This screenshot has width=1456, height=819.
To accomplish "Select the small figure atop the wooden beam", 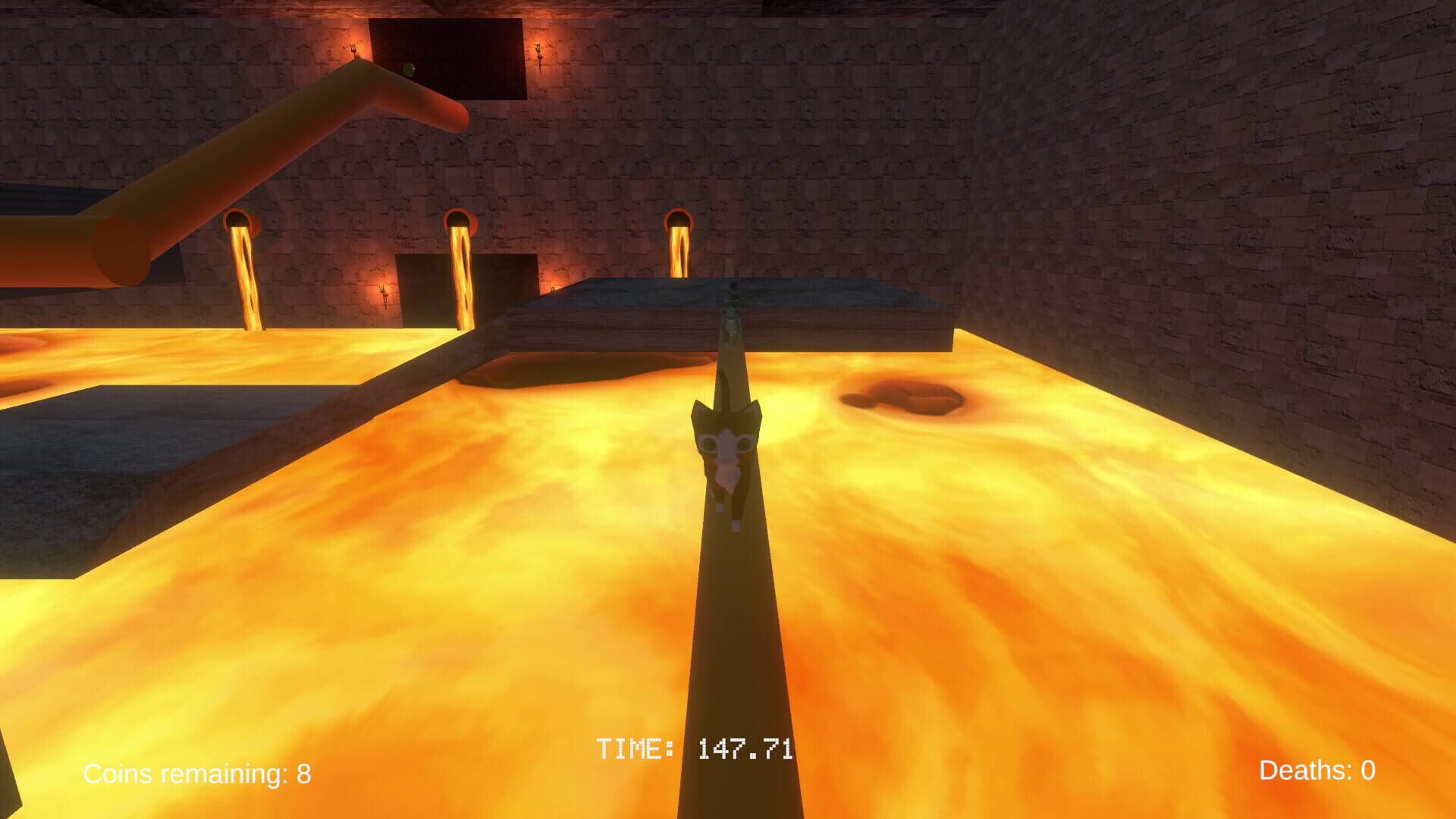I will (733, 303).
